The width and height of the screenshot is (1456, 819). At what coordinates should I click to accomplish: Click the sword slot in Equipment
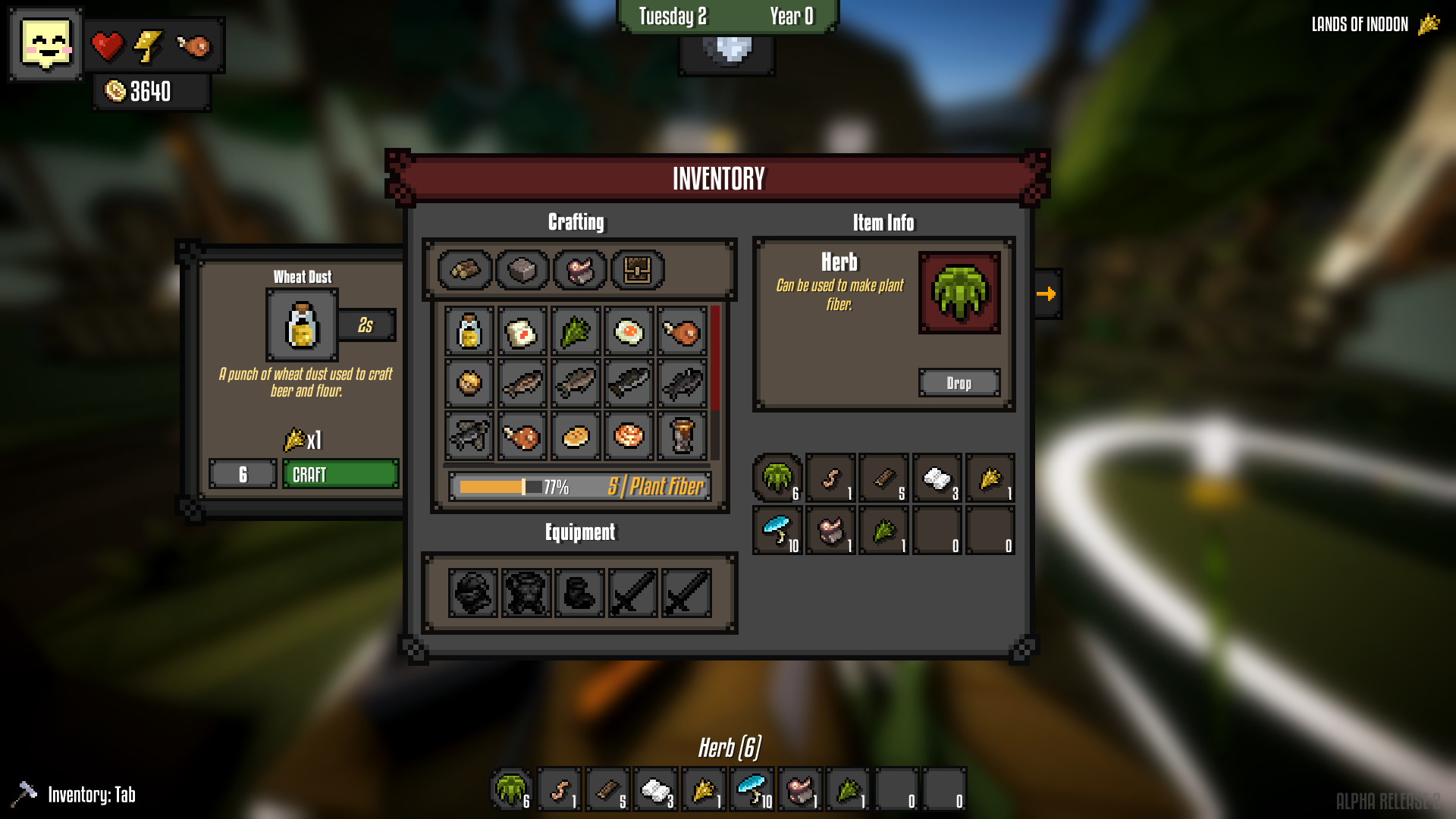(x=632, y=595)
